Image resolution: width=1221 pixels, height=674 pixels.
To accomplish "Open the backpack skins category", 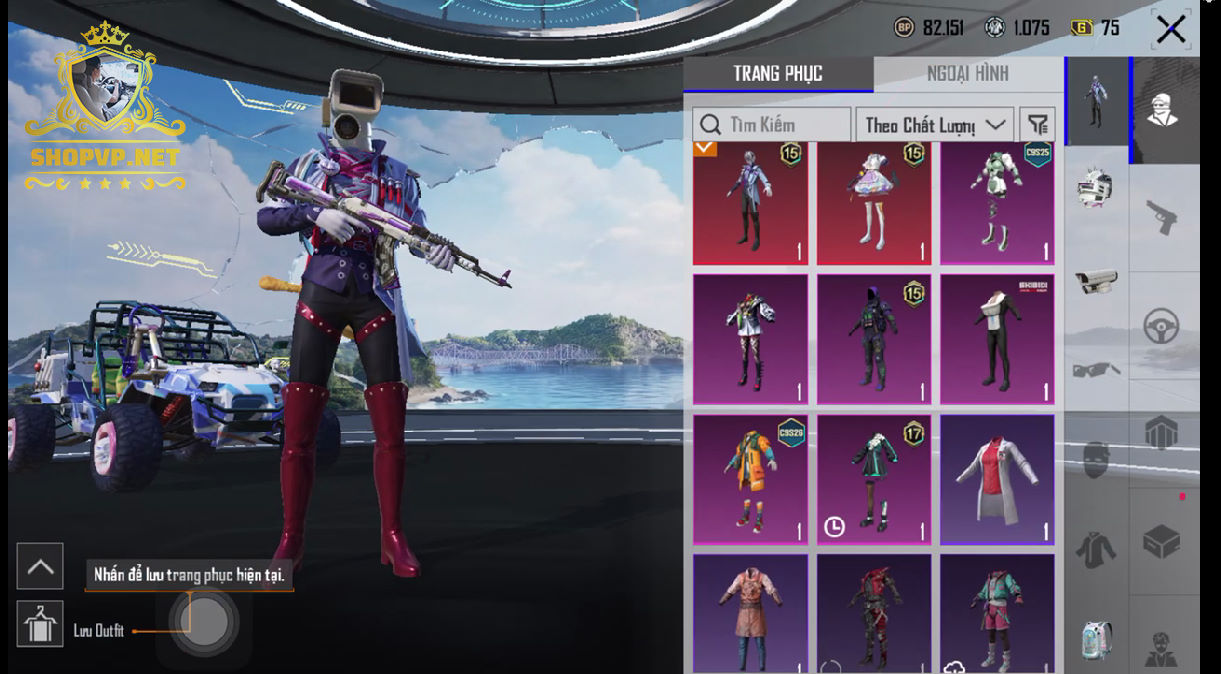I will [x=1096, y=641].
